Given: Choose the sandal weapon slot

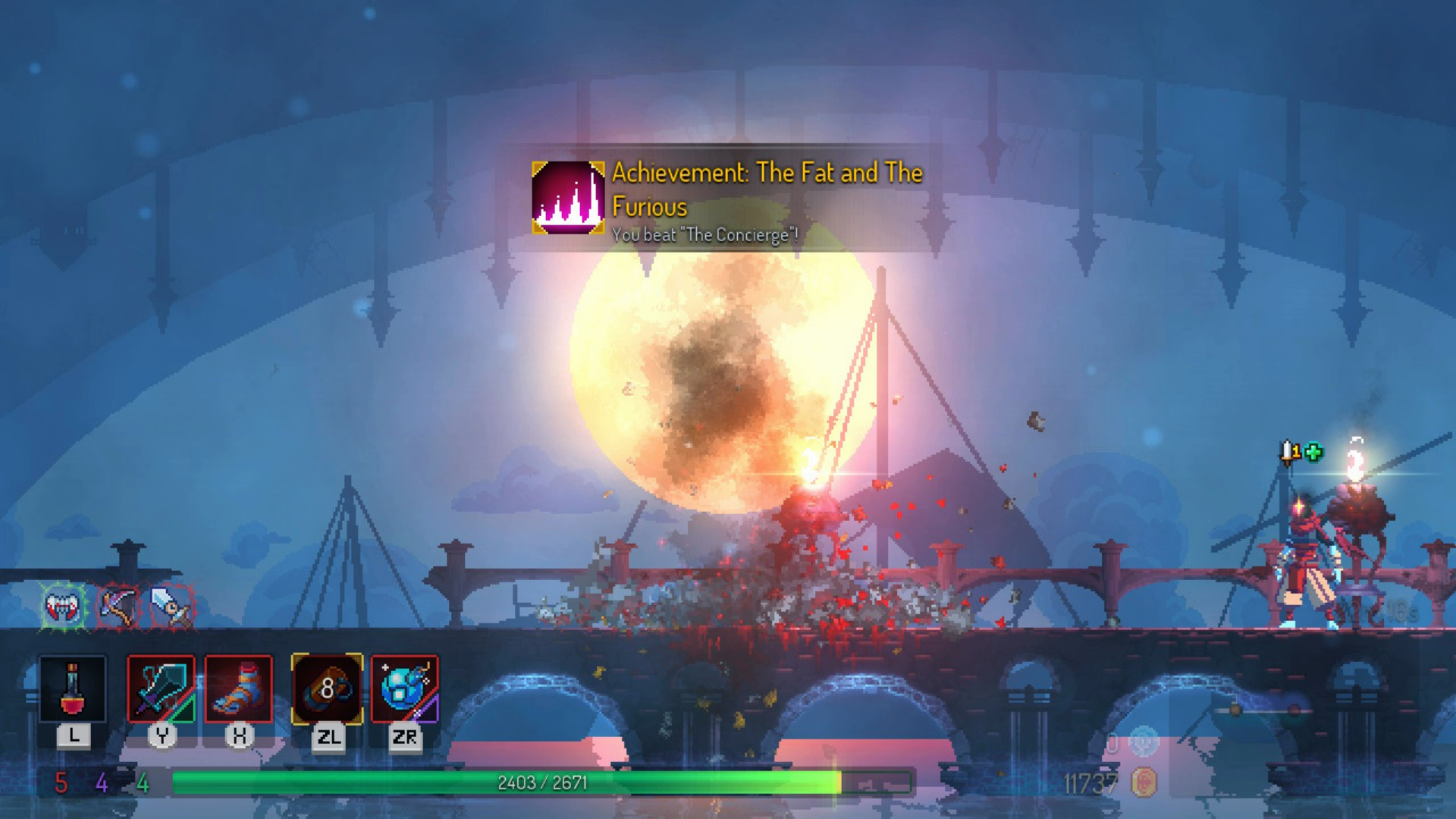Looking at the screenshot, I should (x=239, y=689).
